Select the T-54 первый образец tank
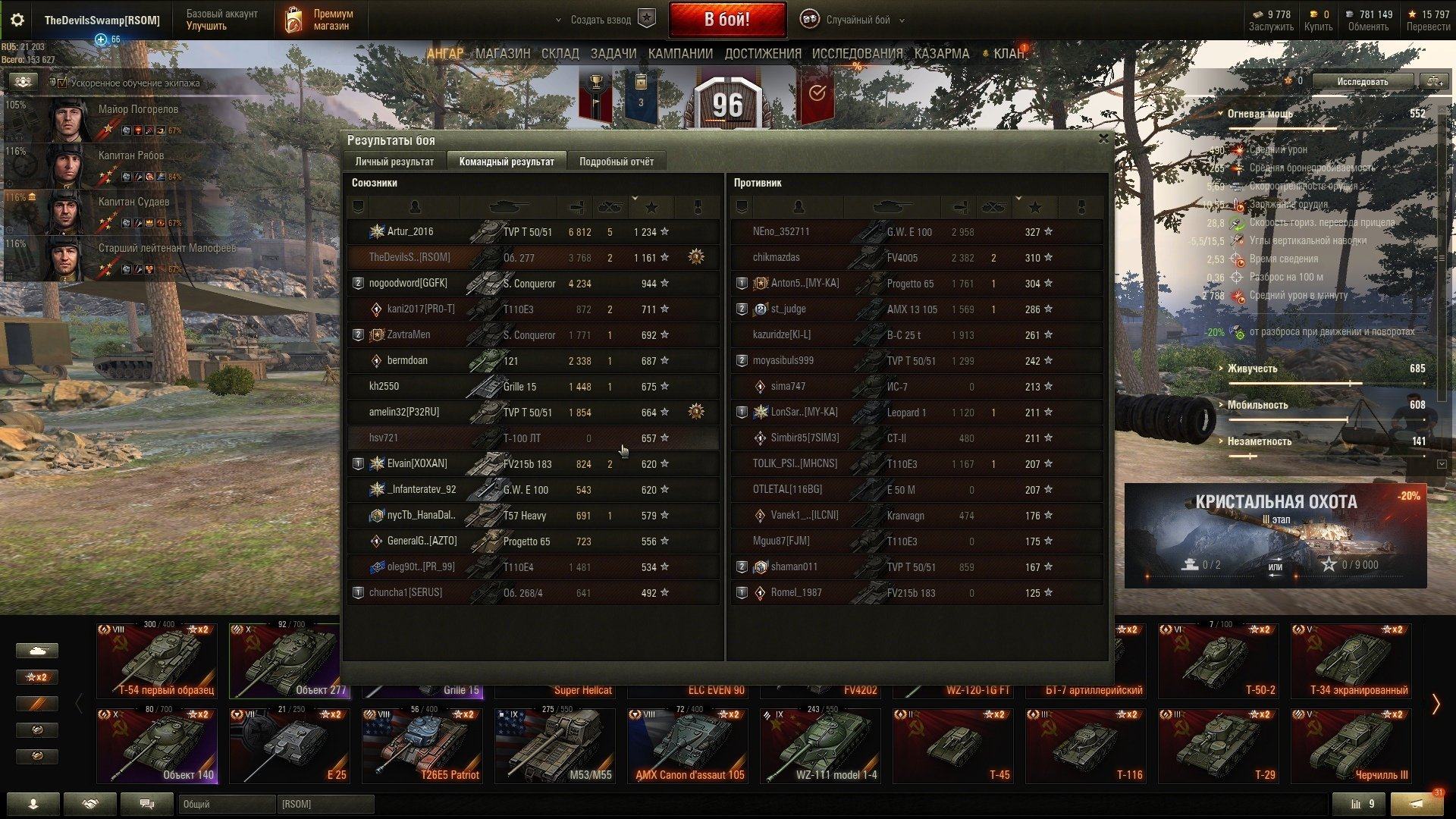1456x819 pixels. (x=157, y=661)
